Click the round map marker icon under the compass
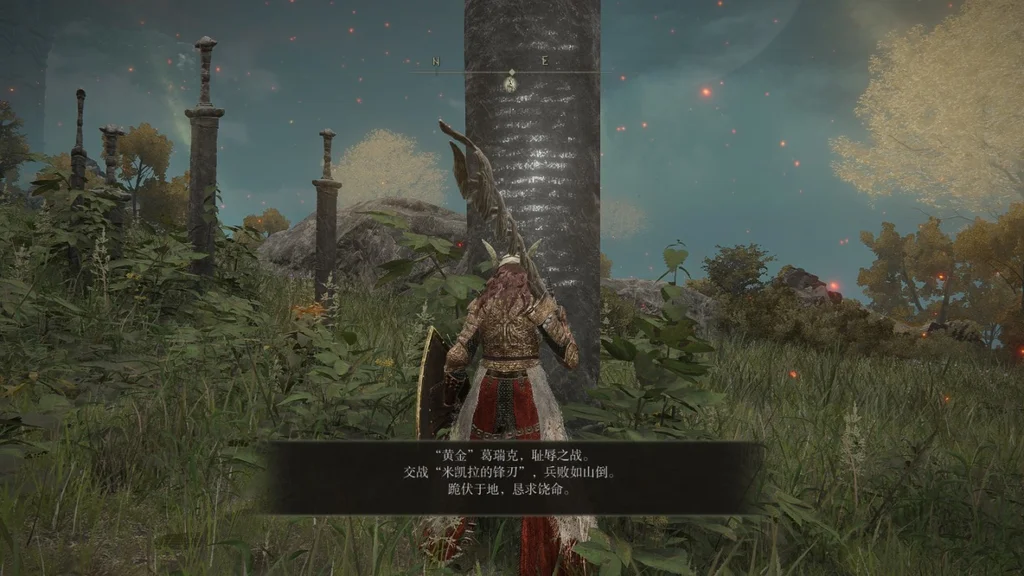 510,84
